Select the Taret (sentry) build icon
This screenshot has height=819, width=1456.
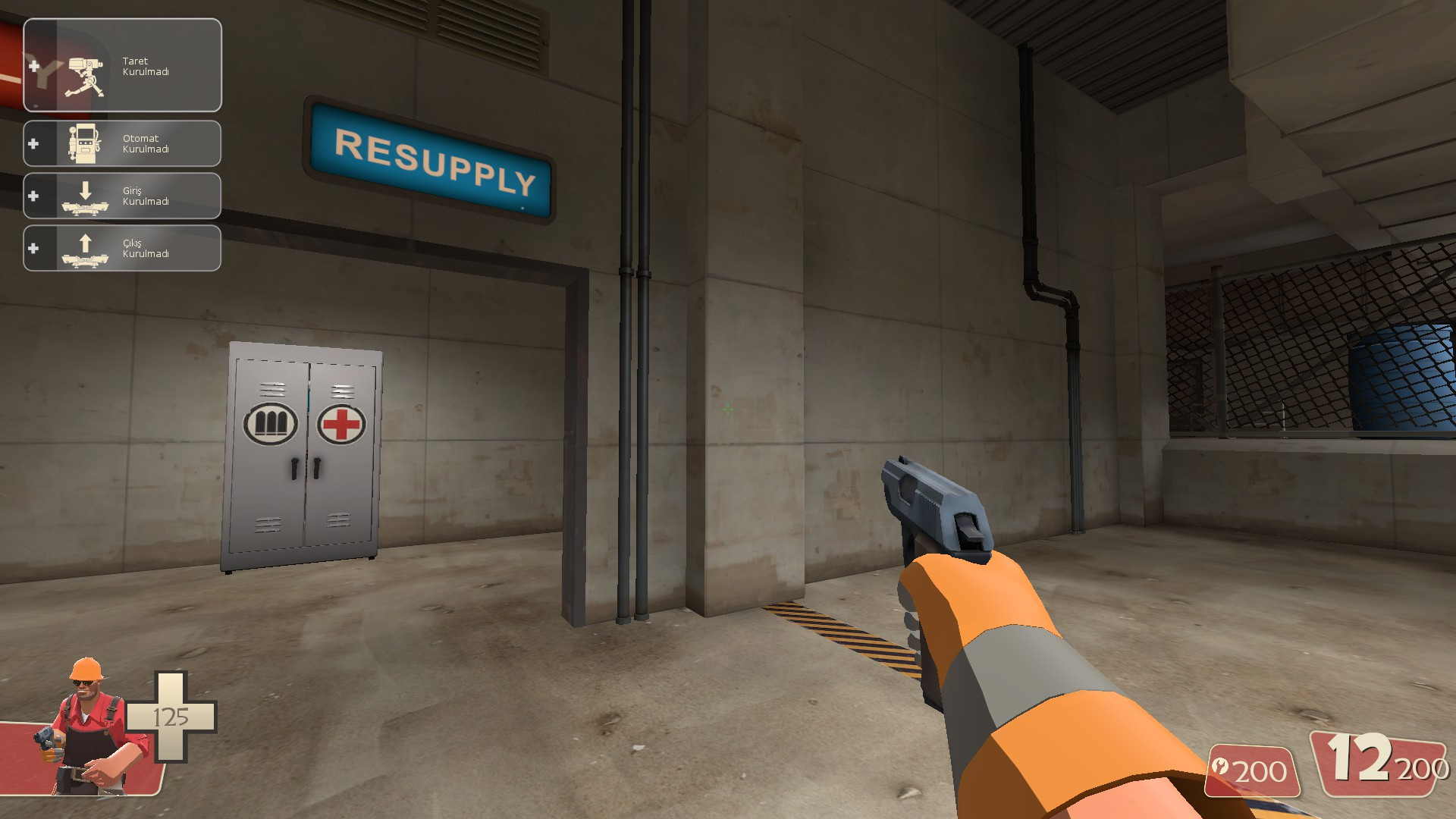pos(85,68)
